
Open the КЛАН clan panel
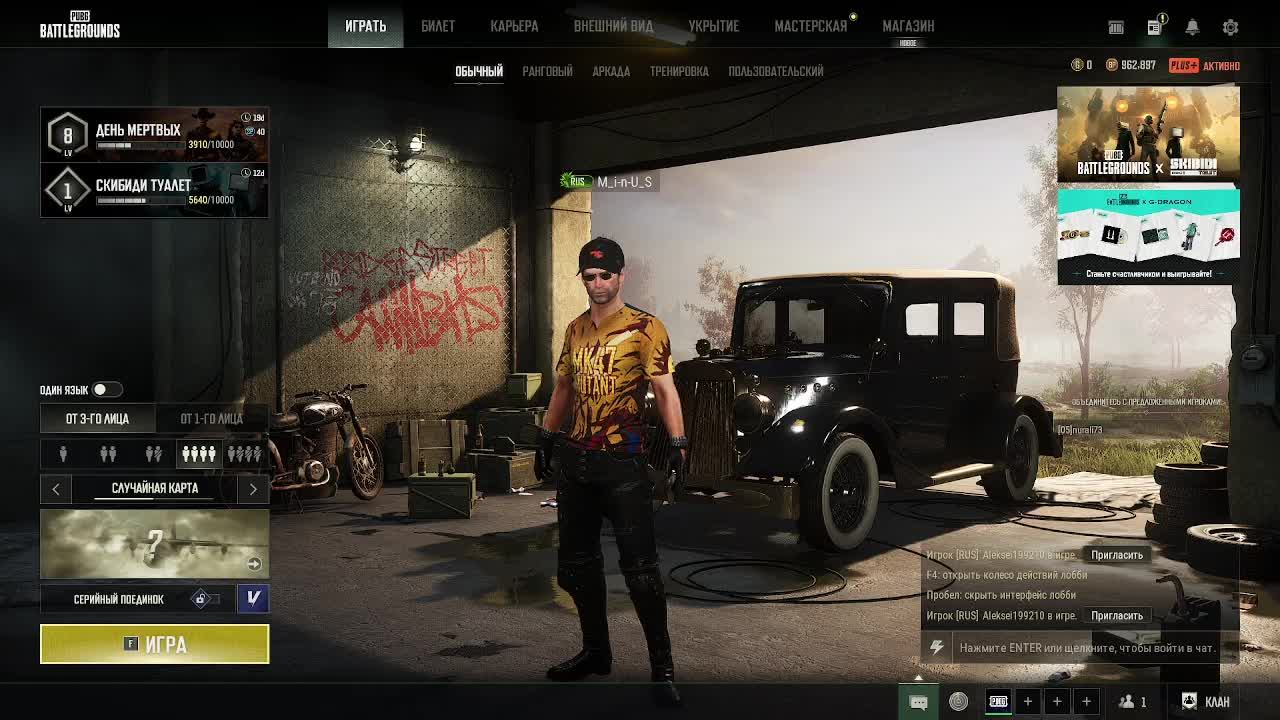click(x=1206, y=701)
